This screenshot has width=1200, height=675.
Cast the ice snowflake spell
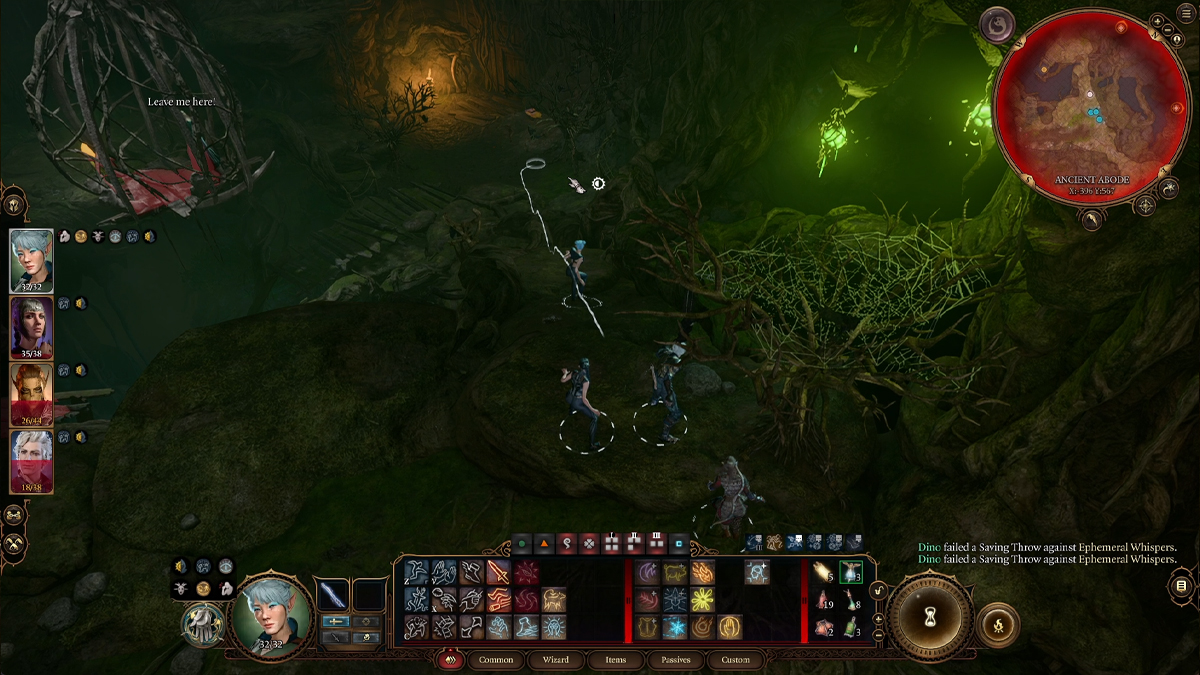point(676,627)
